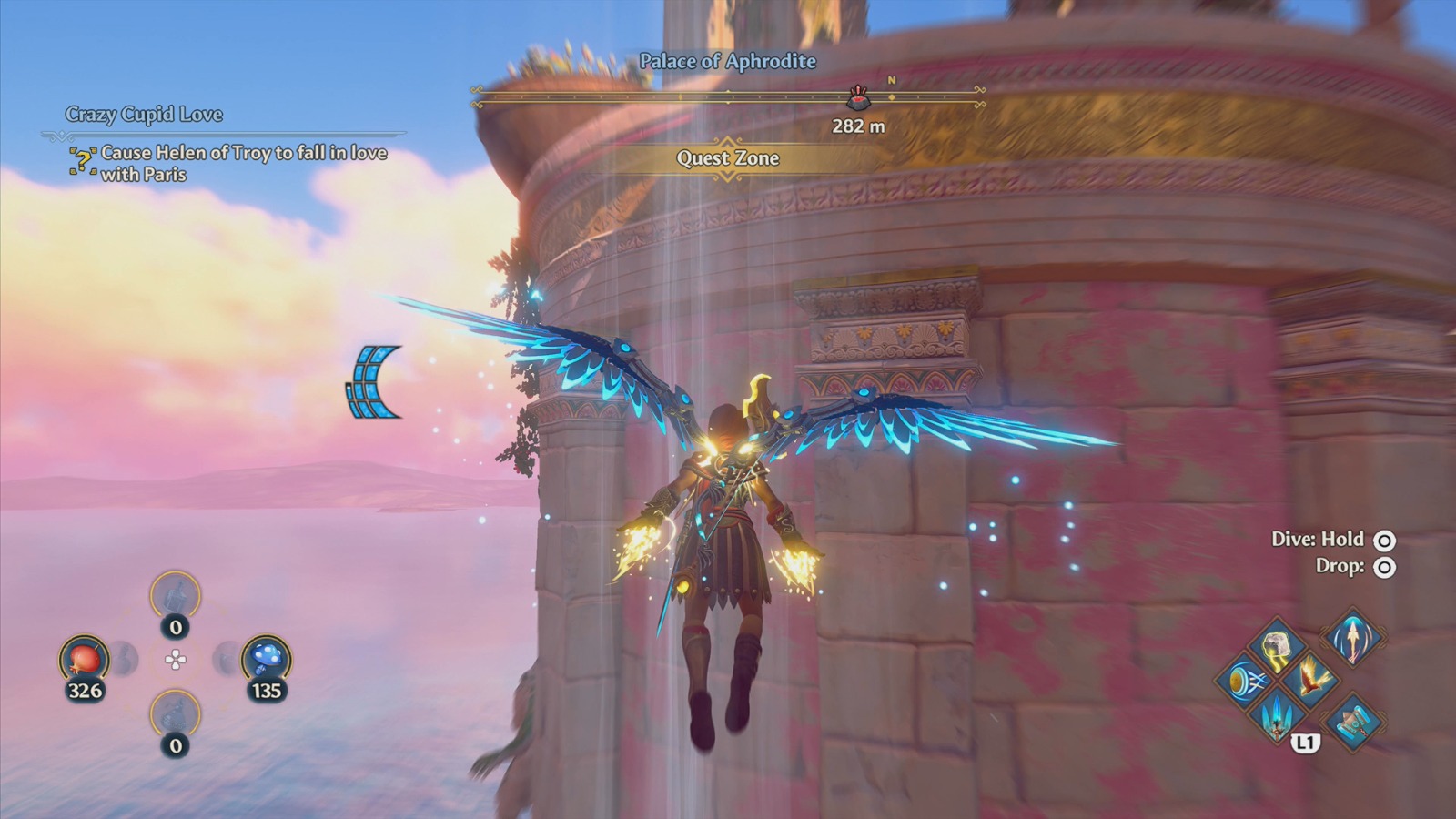
Task: Select the Crazy Cupid Love quest title
Action: pos(146,116)
